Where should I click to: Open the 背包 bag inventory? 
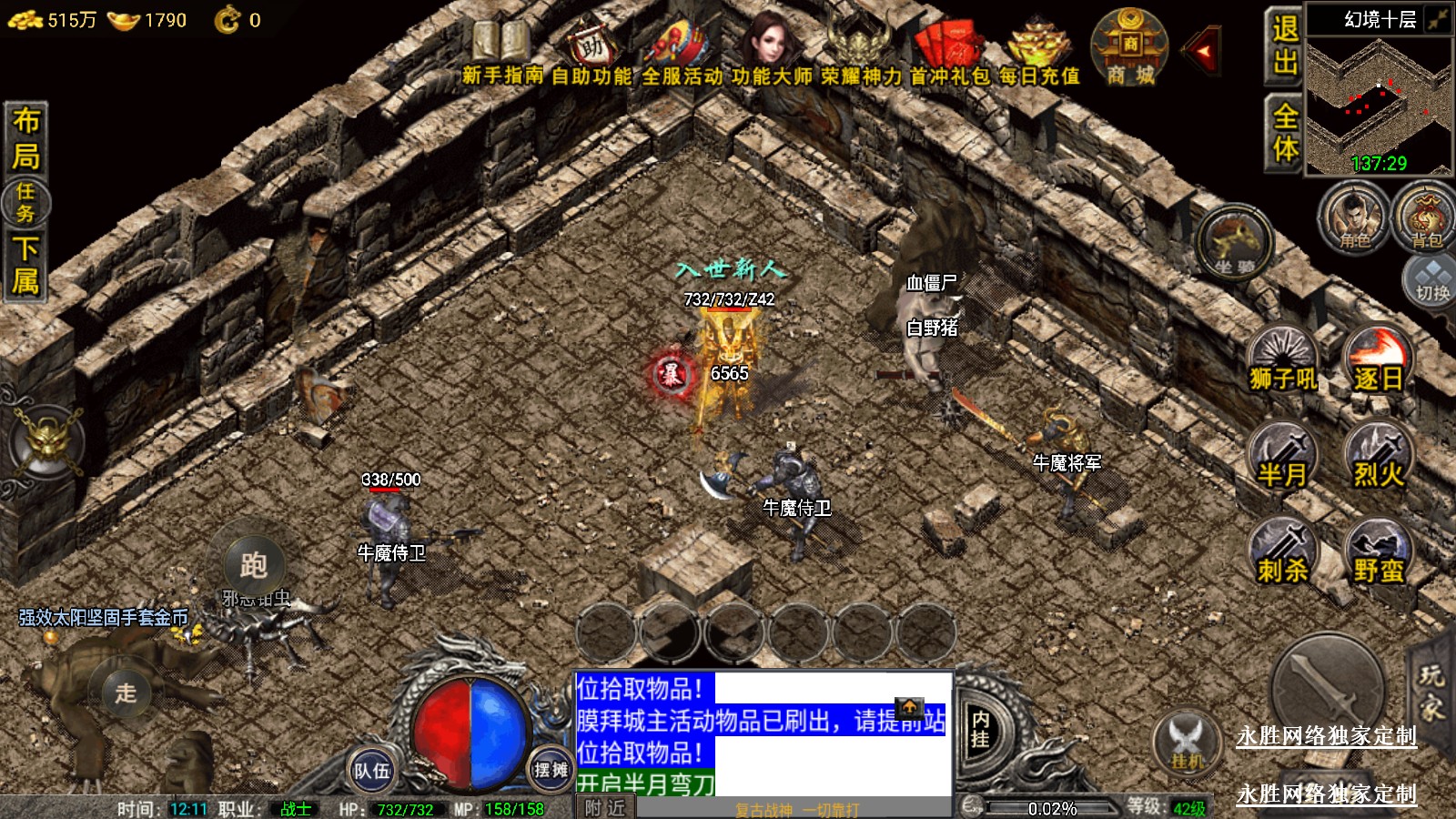1426,218
